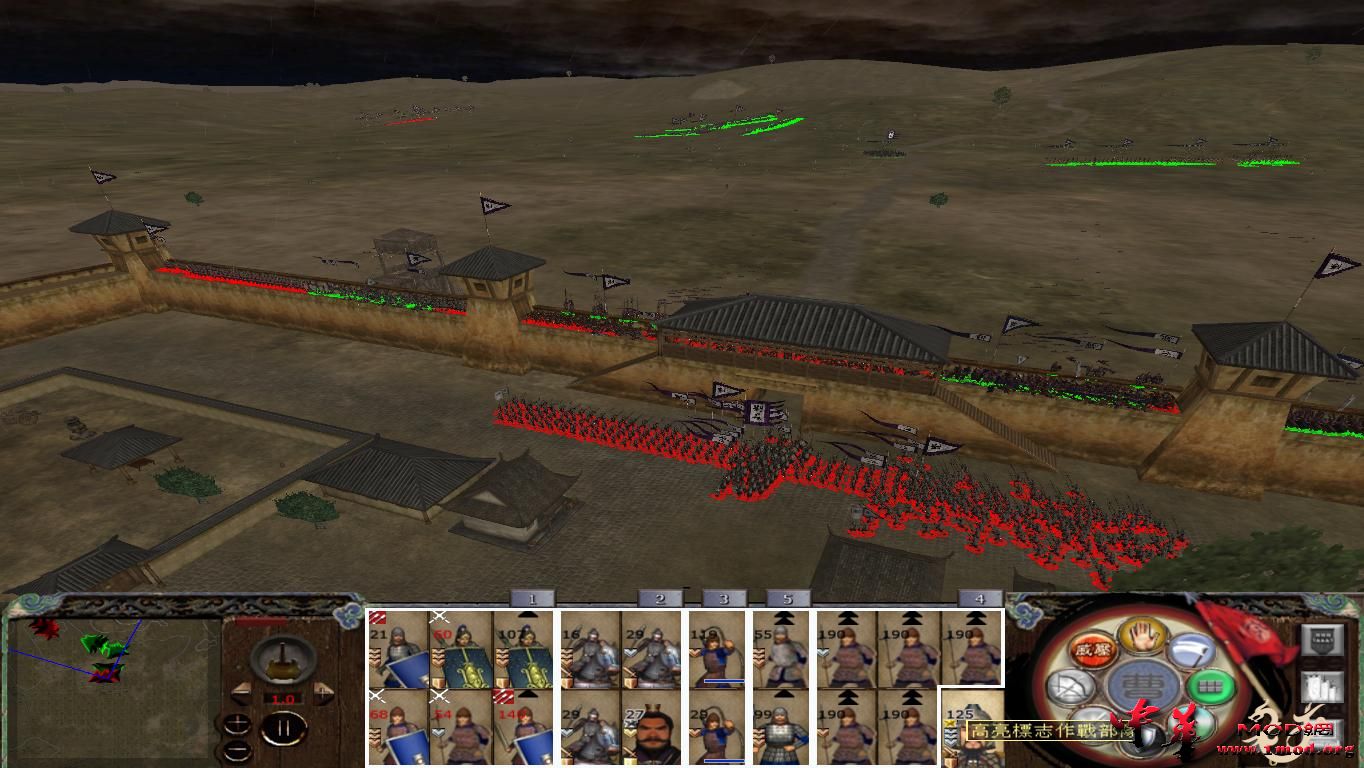Viewport: 1364px width, 768px height.
Task: Increase battle speed with the right arrow stepper
Action: tap(323, 692)
